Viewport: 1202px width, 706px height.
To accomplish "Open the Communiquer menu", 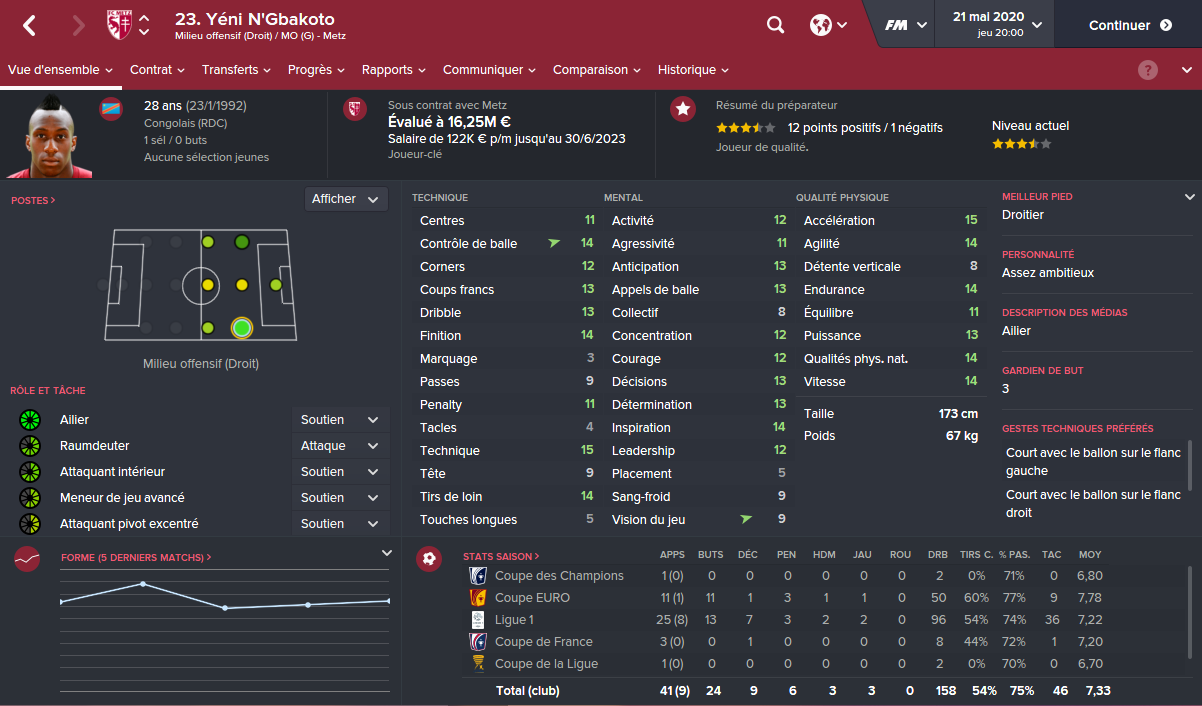I will pos(489,70).
